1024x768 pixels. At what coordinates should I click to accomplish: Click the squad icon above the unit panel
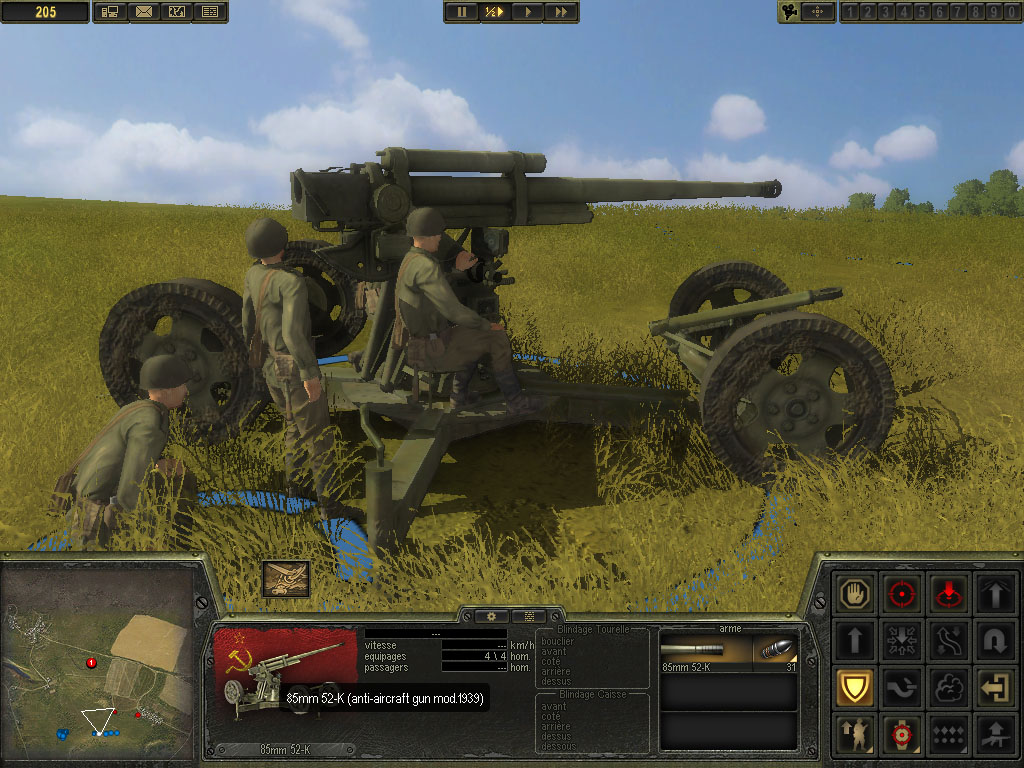285,578
